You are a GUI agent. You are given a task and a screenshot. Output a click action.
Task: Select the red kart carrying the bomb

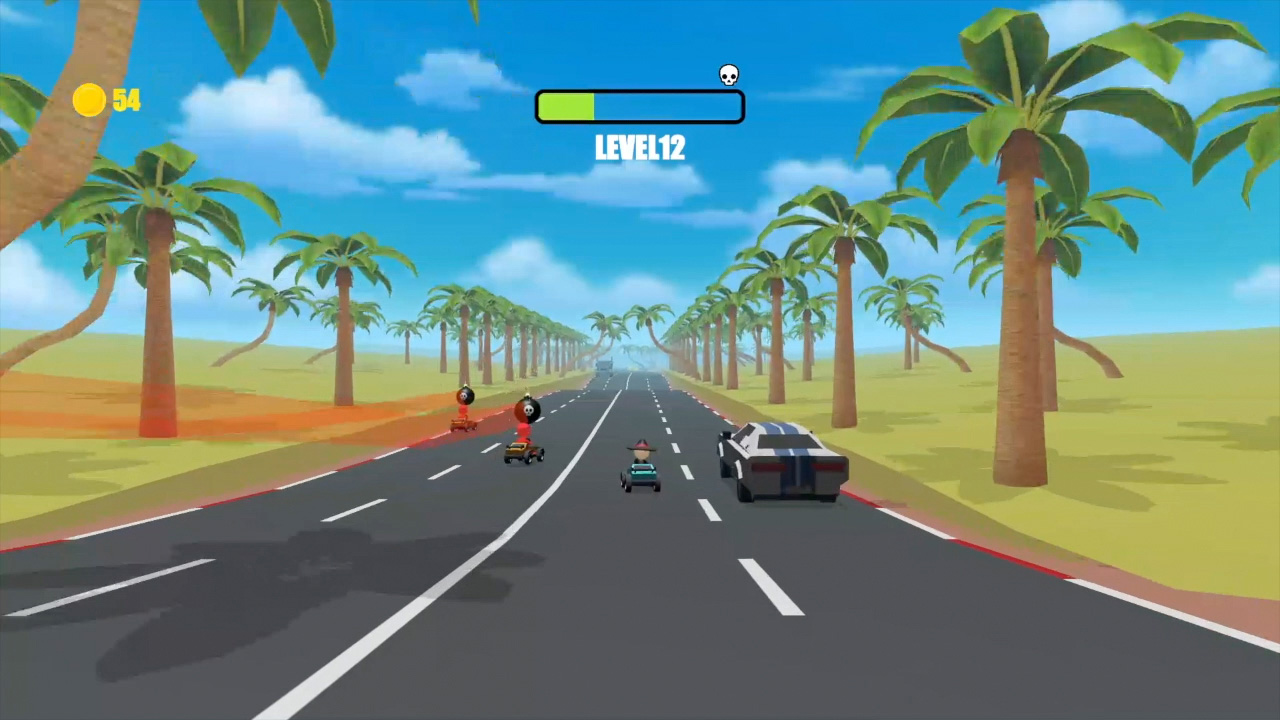(x=523, y=452)
